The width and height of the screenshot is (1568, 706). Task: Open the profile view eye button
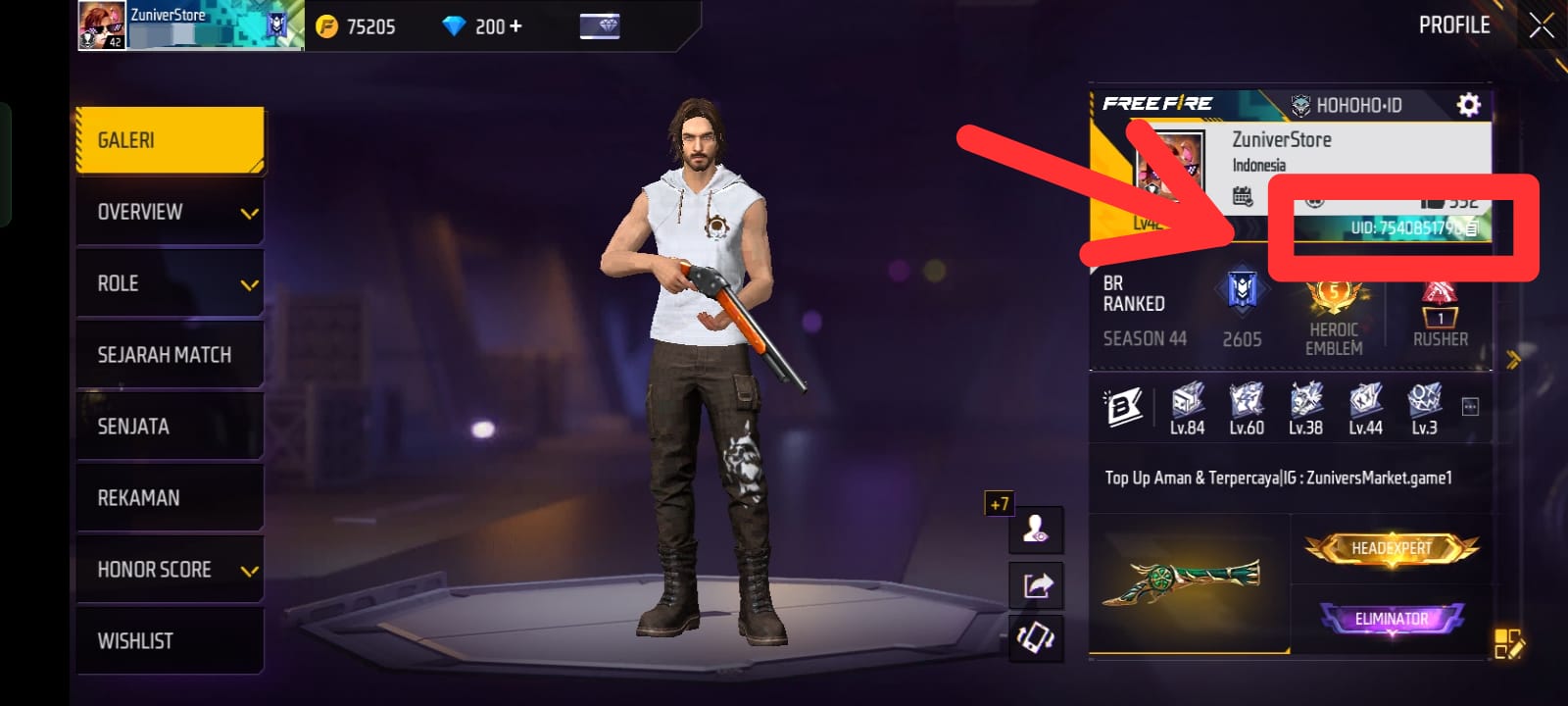point(1036,530)
